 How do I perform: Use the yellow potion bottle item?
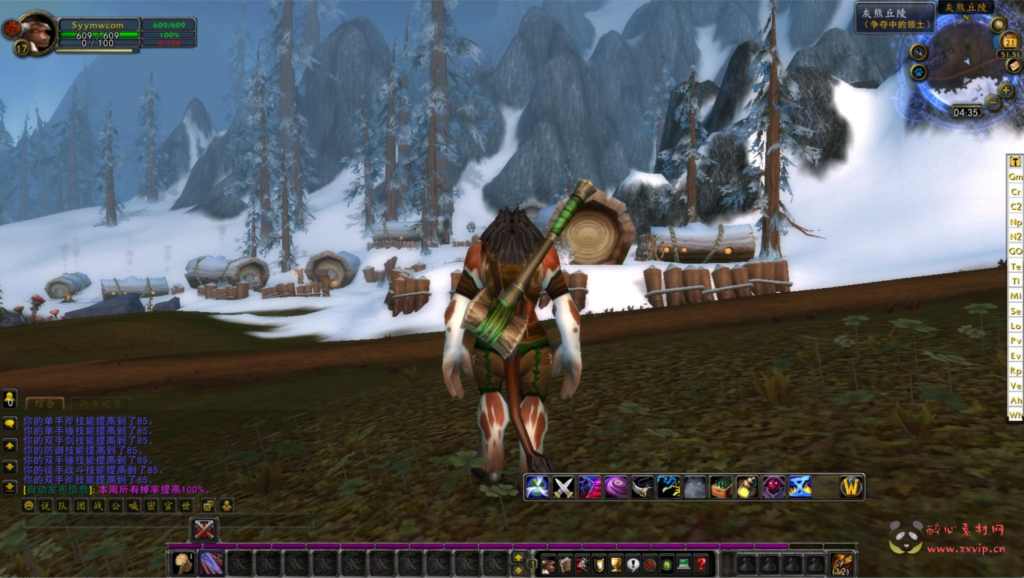[746, 487]
